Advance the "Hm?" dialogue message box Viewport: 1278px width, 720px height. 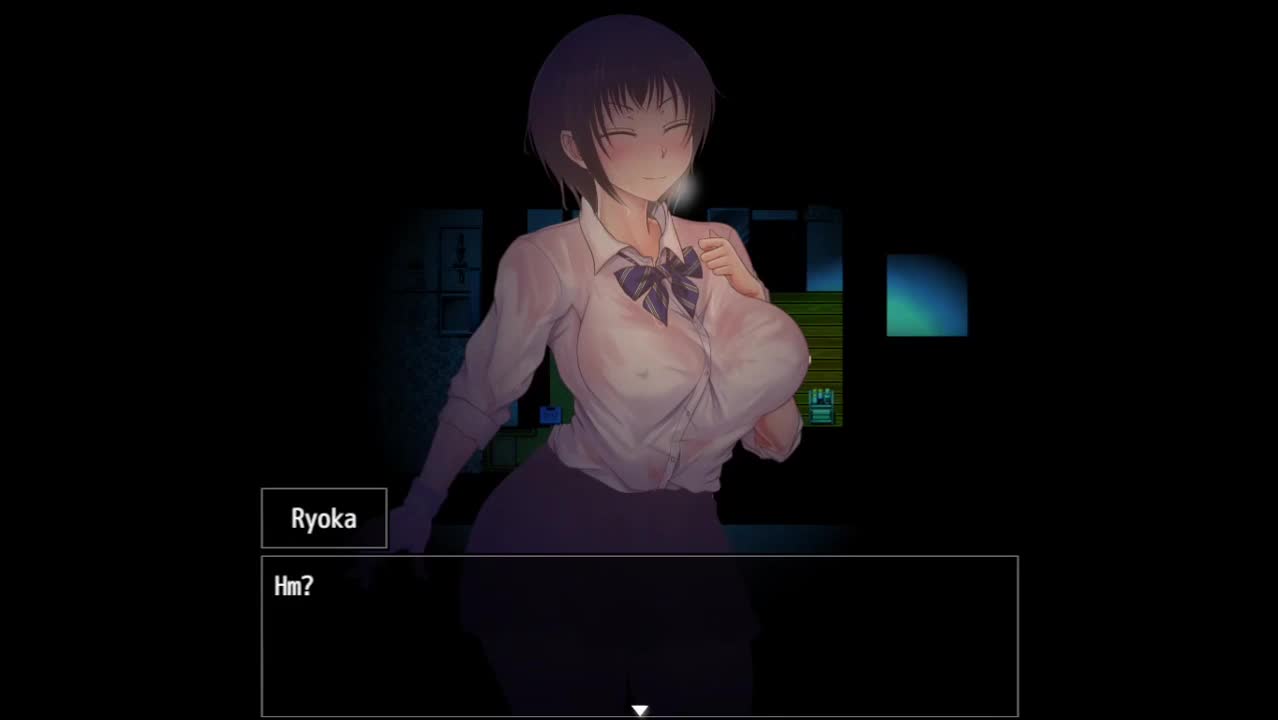click(x=639, y=635)
